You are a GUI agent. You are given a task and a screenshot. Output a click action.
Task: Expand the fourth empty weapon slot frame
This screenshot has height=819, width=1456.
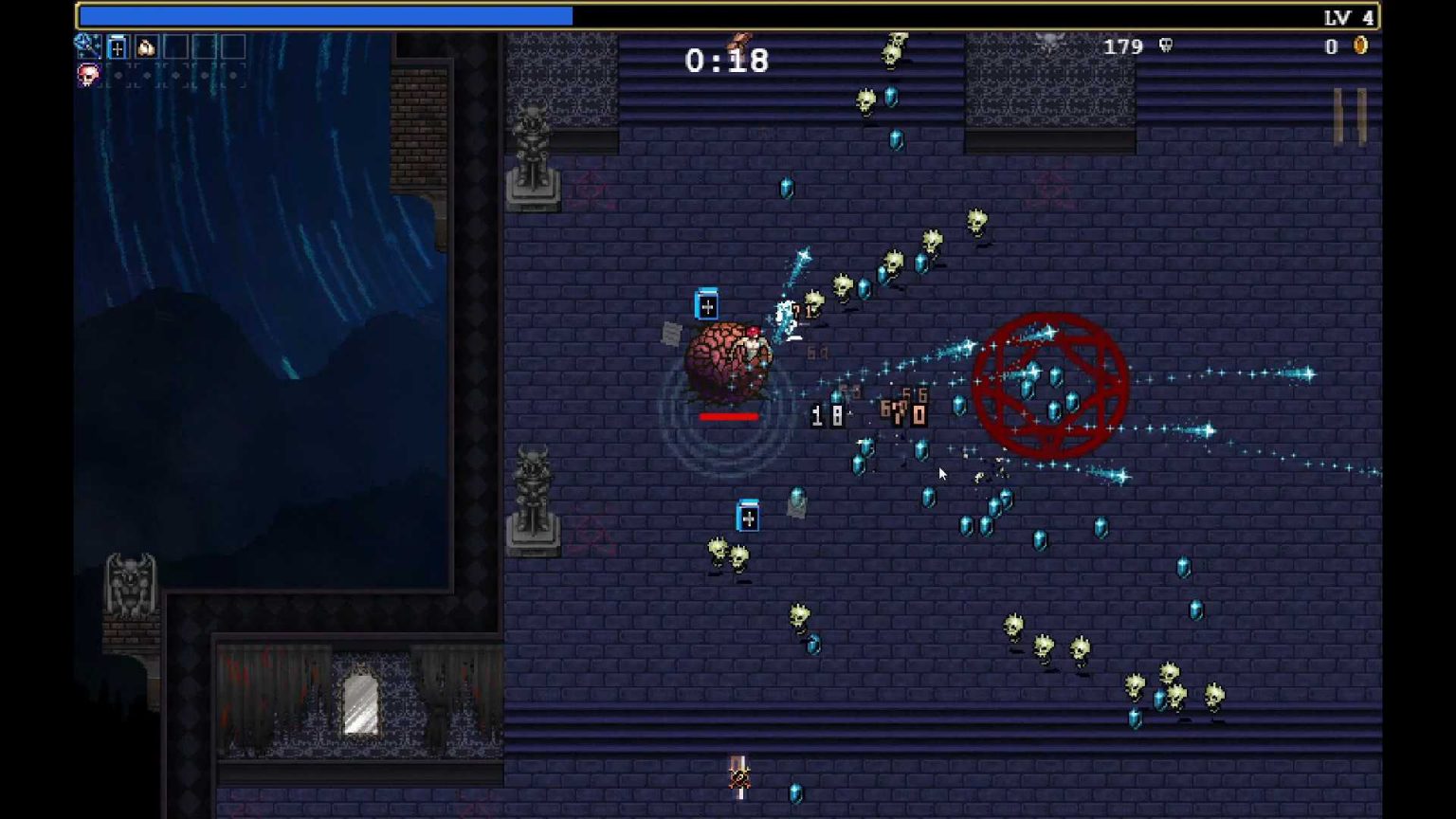(x=175, y=46)
